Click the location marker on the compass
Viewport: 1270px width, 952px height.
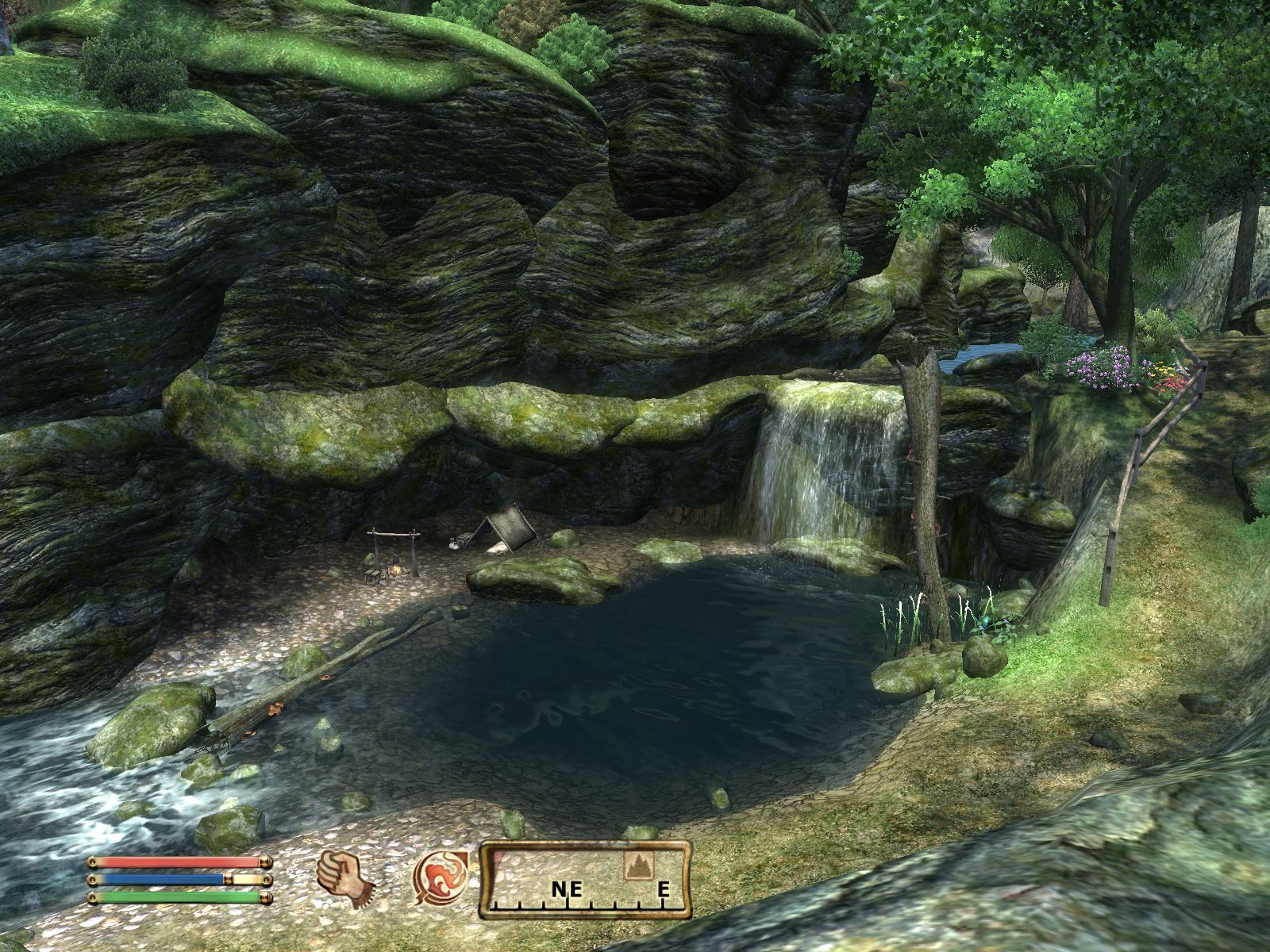(x=635, y=867)
